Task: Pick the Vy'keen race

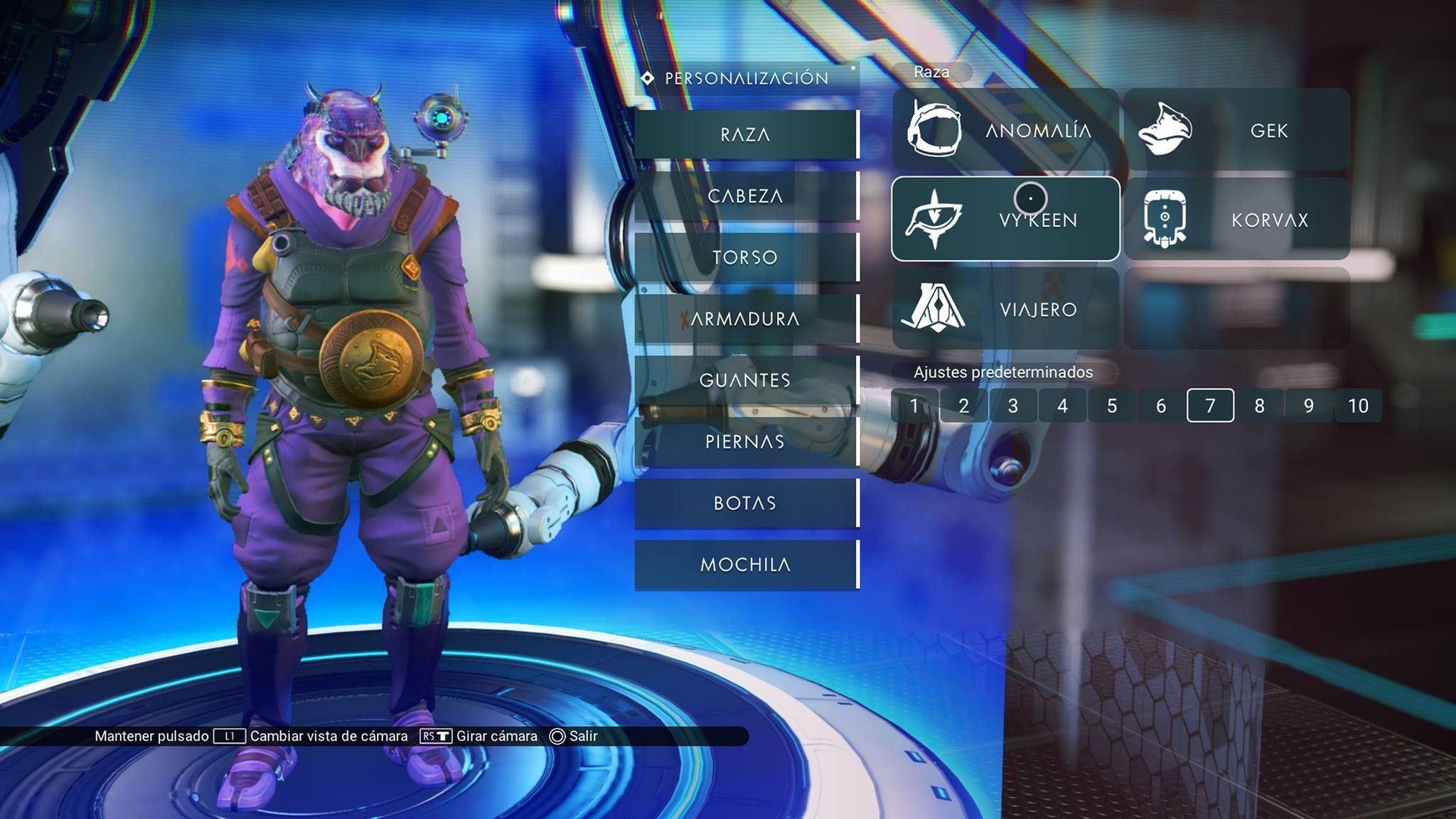Action: click(1005, 220)
